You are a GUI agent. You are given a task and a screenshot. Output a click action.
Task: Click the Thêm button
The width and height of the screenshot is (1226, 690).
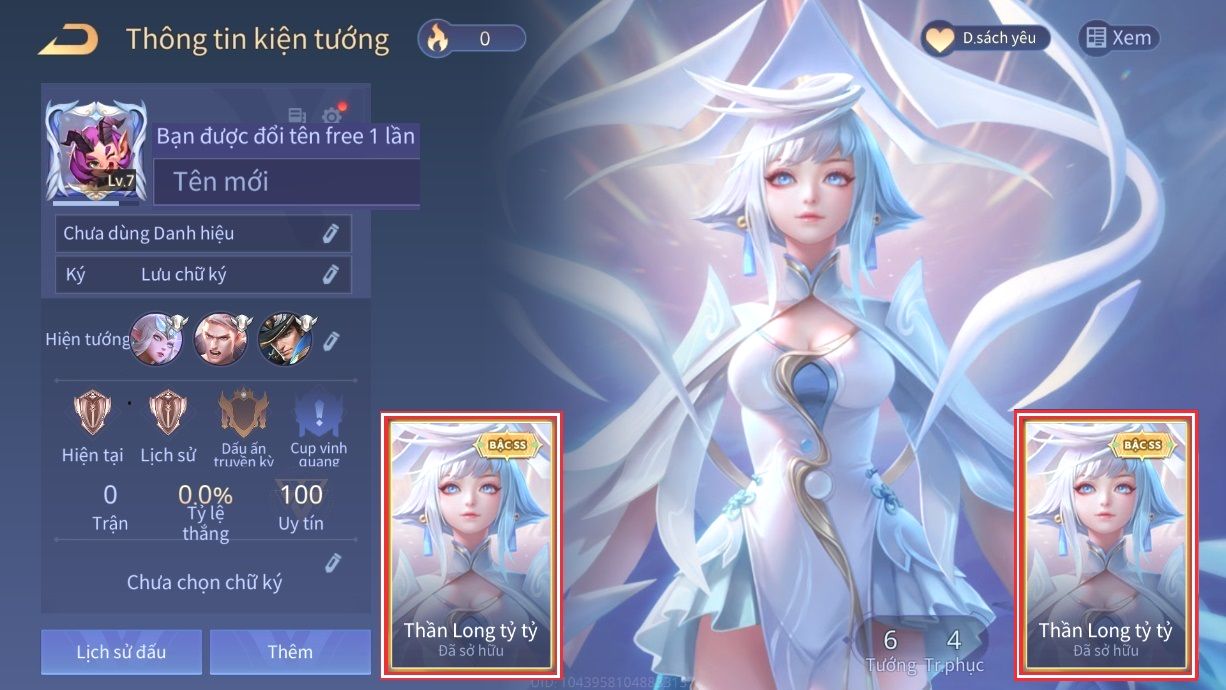coord(290,652)
